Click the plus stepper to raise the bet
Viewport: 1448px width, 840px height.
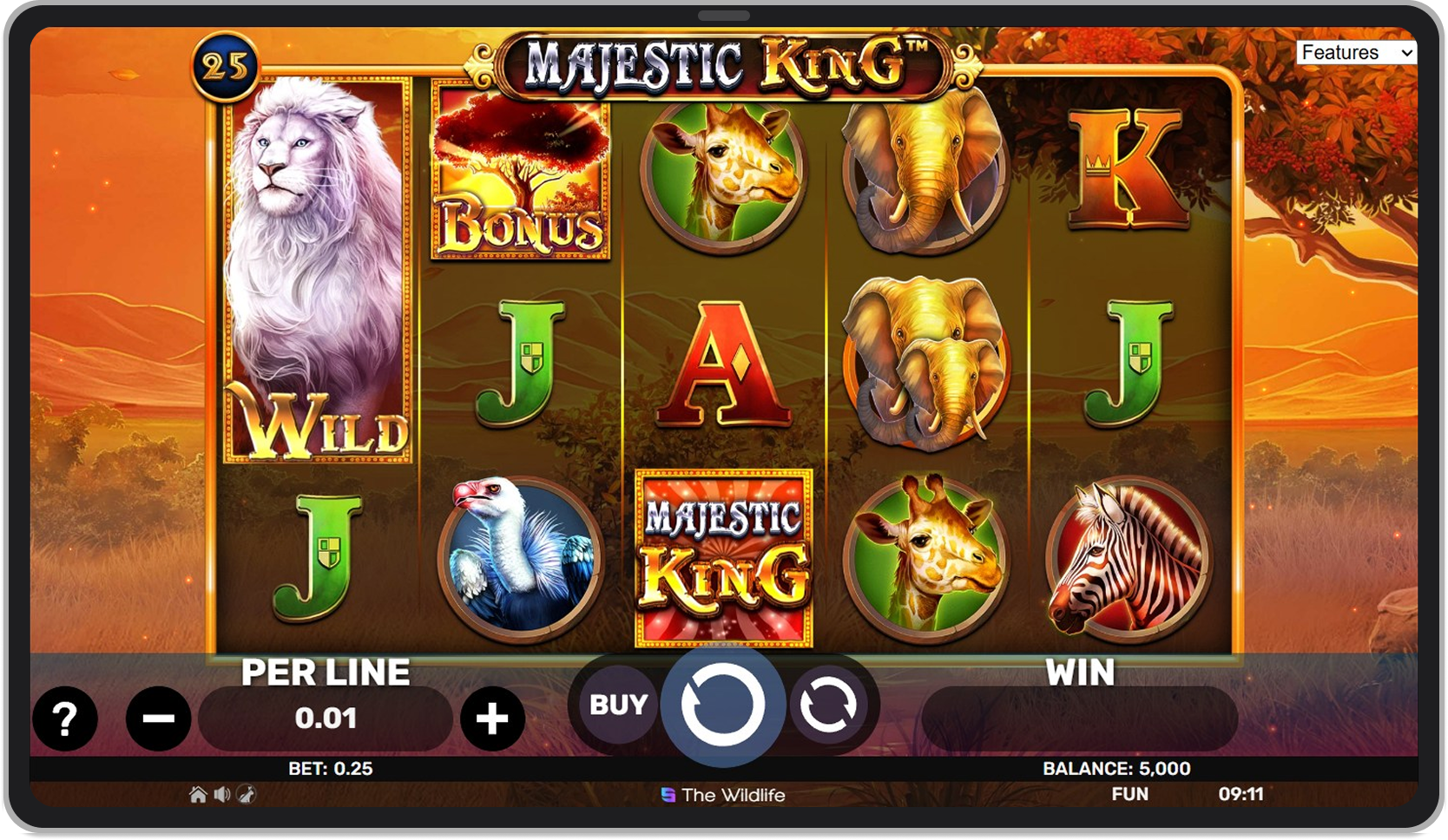pos(491,719)
